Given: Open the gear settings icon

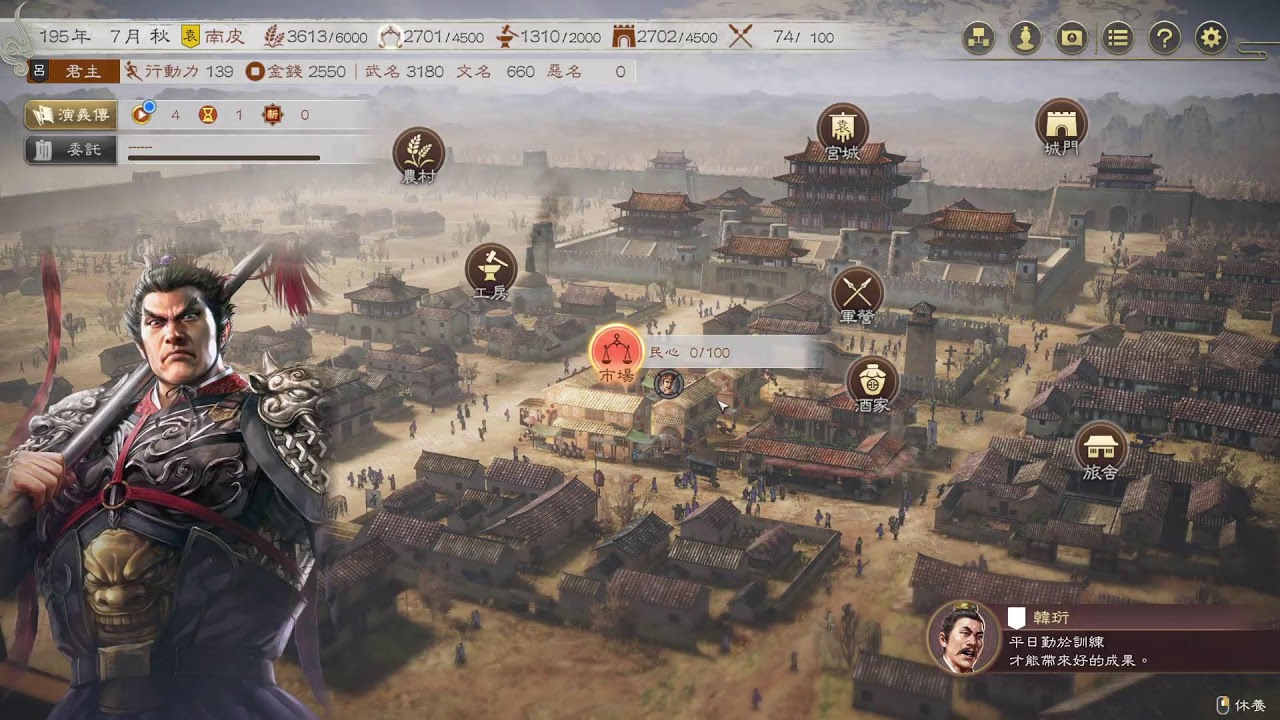Looking at the screenshot, I should coord(1211,38).
